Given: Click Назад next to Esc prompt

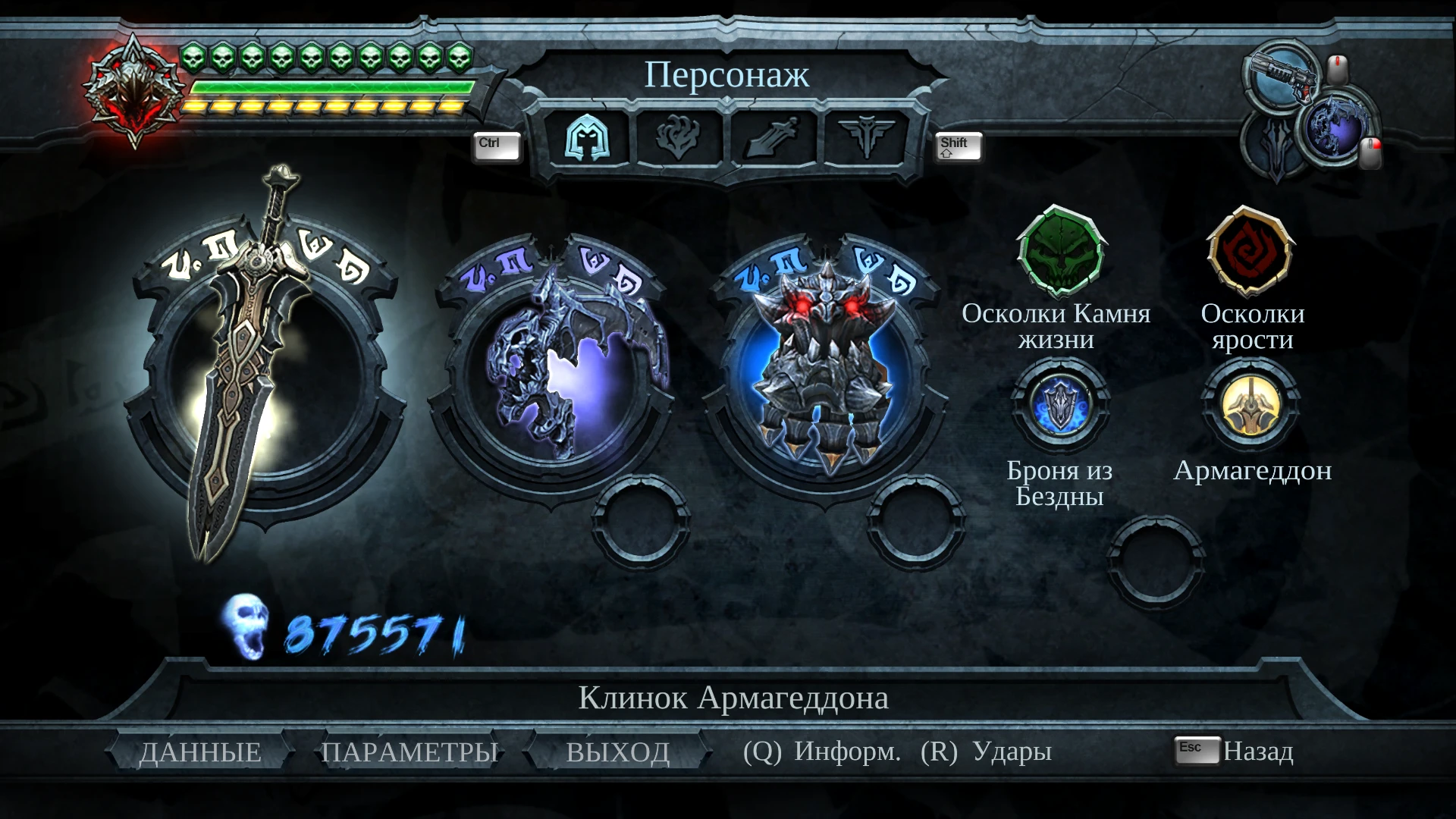Looking at the screenshot, I should click(1259, 752).
